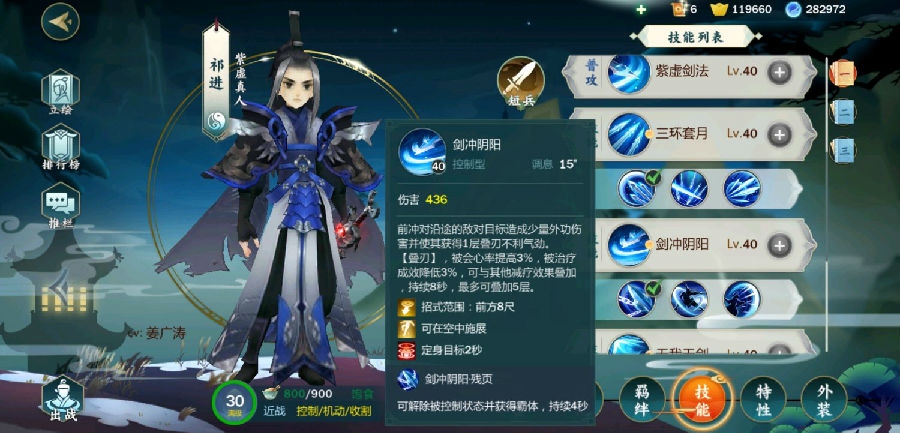Open the 推栏 chat bubble icon
Screen dimensions: 900x433
61,204
